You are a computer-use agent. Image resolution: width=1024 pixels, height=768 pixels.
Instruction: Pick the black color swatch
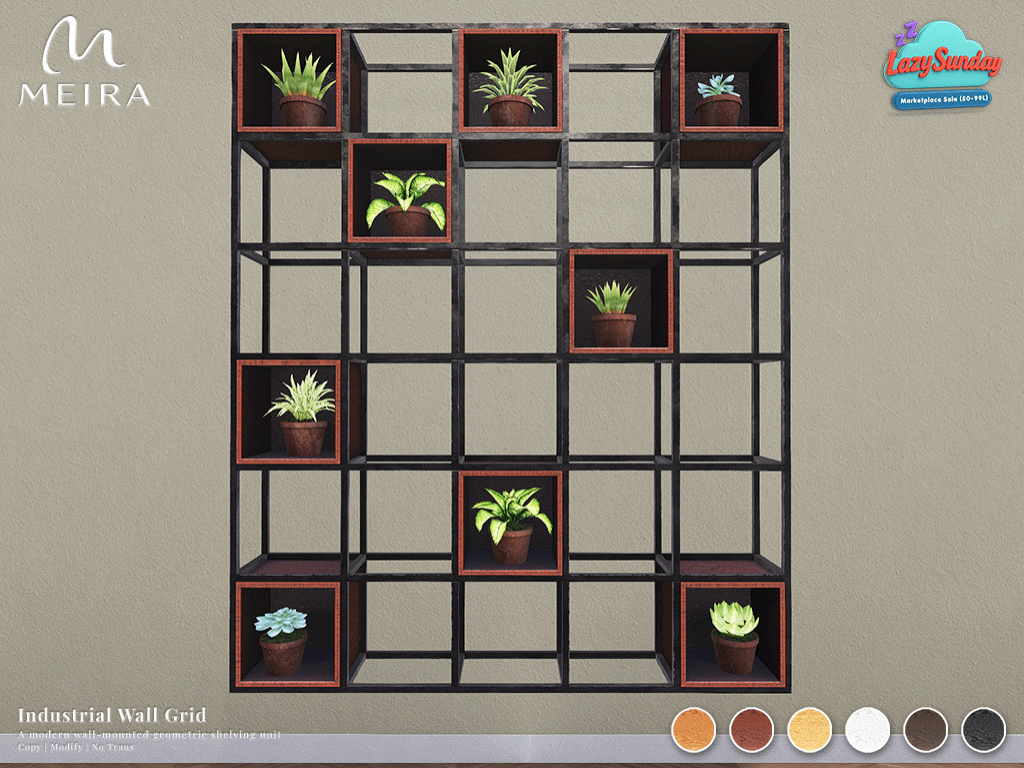983,729
